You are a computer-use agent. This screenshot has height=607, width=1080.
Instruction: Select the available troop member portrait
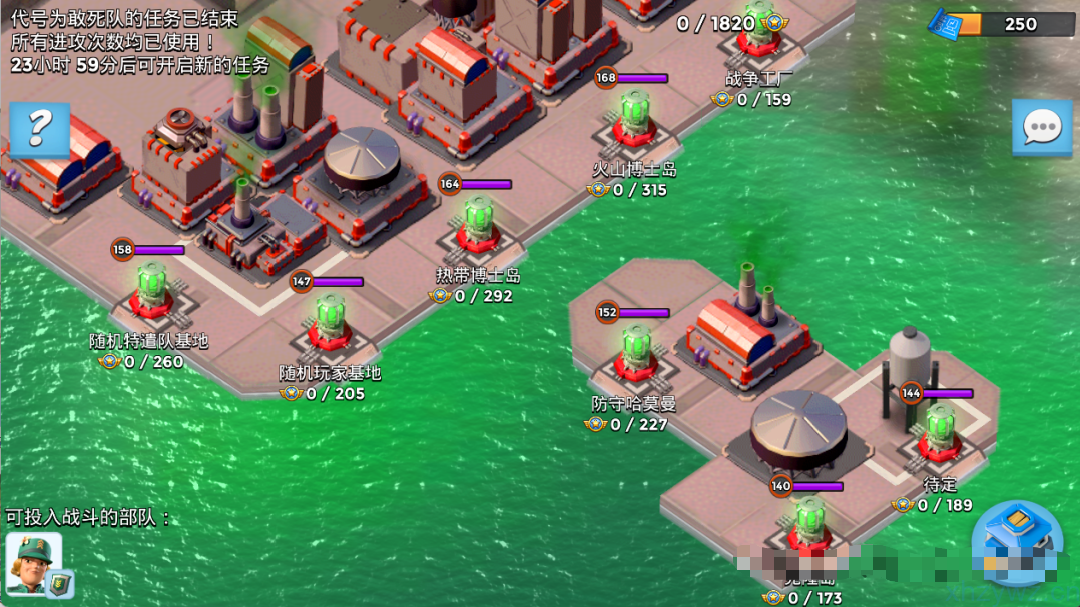click(34, 562)
